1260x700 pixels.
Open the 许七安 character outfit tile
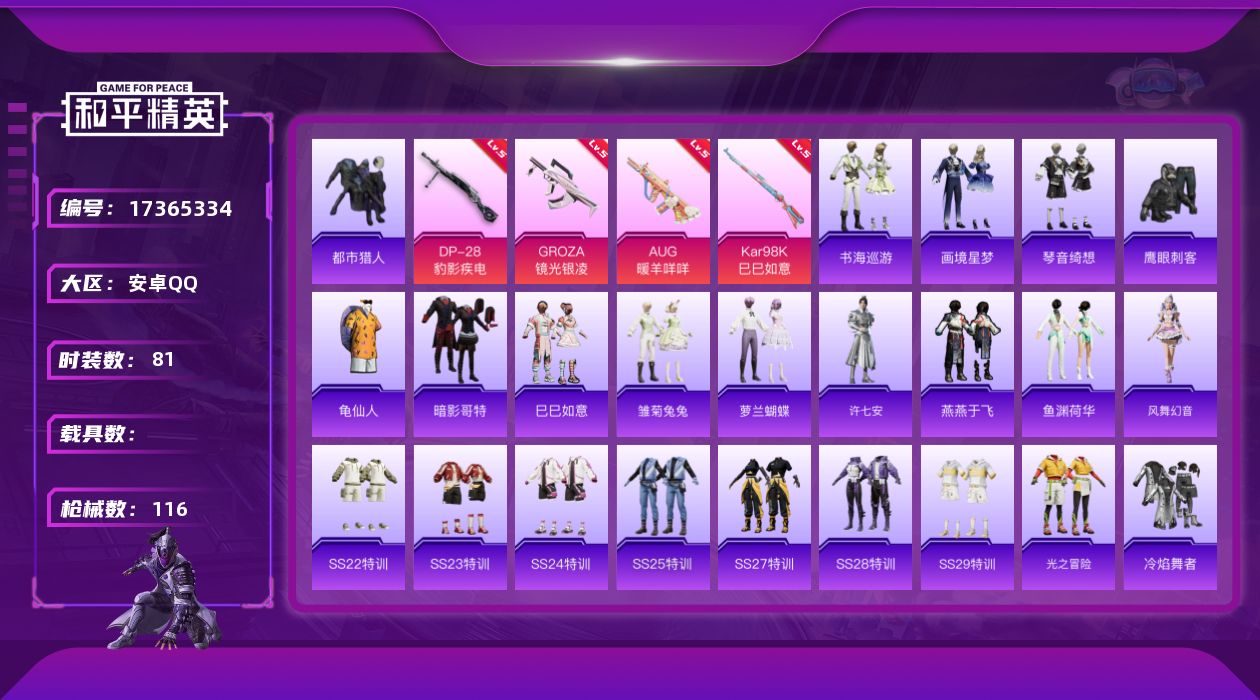pos(866,363)
